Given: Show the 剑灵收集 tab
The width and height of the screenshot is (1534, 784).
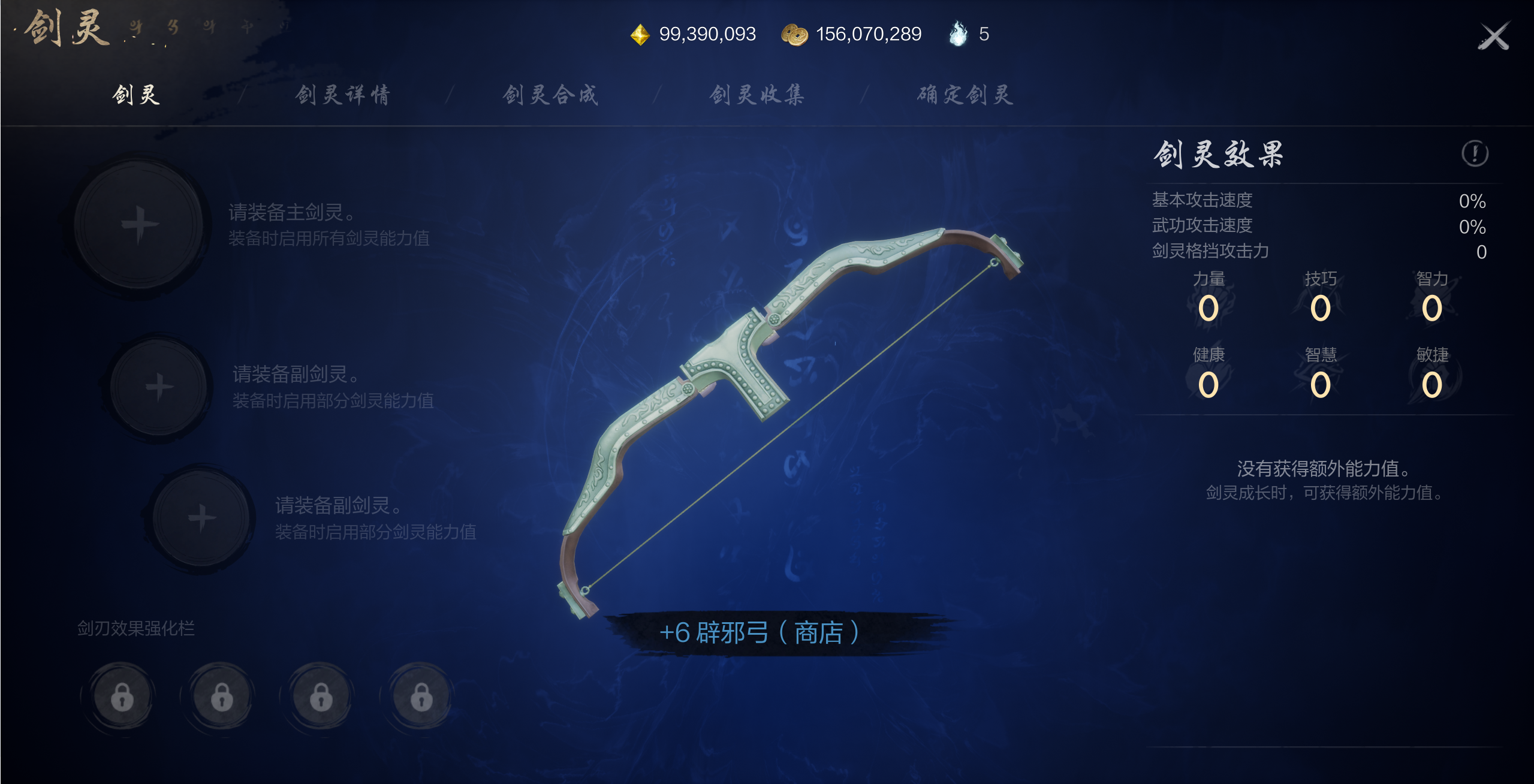Looking at the screenshot, I should tap(757, 95).
